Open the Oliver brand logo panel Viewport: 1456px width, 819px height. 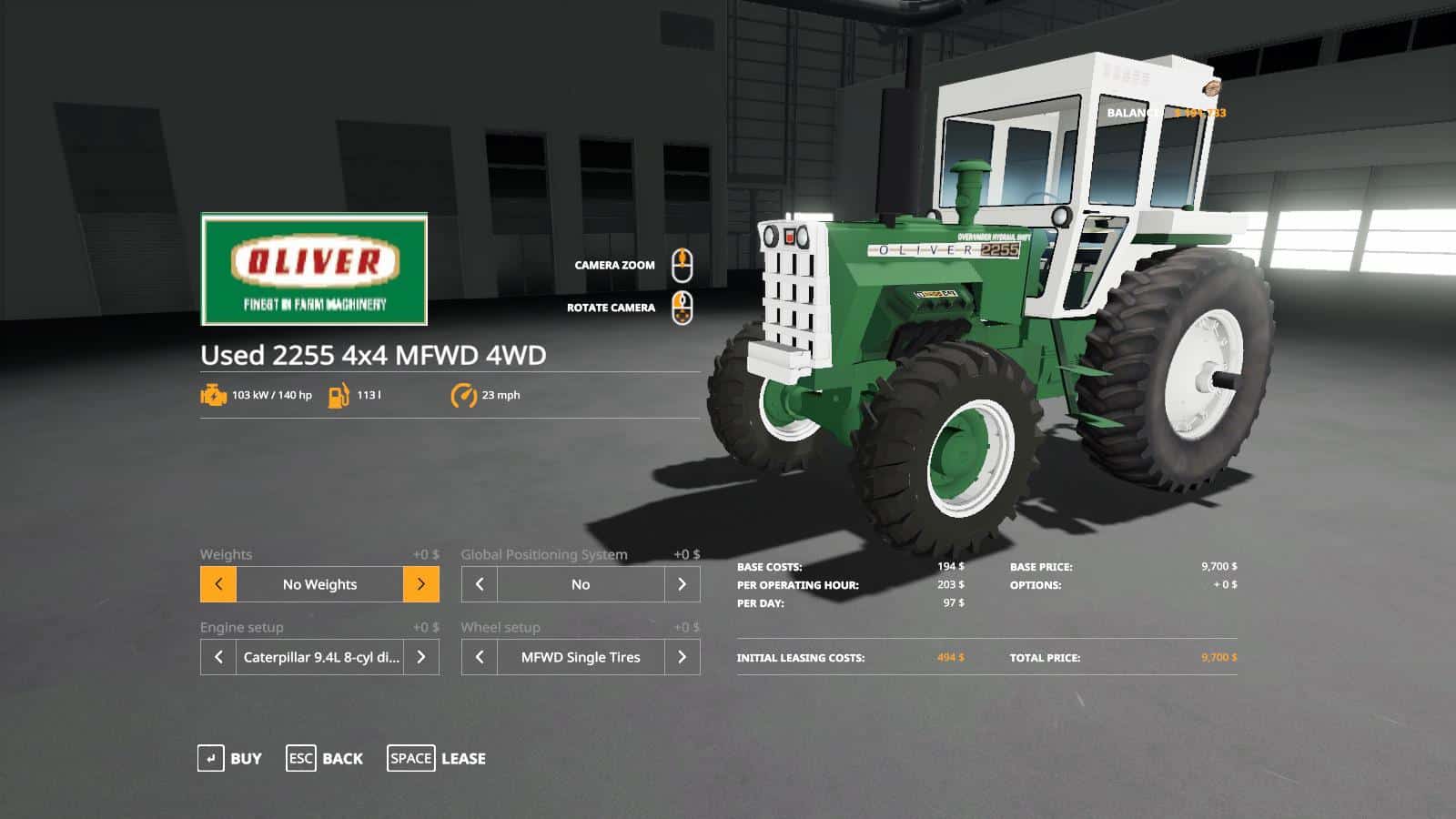tap(313, 268)
